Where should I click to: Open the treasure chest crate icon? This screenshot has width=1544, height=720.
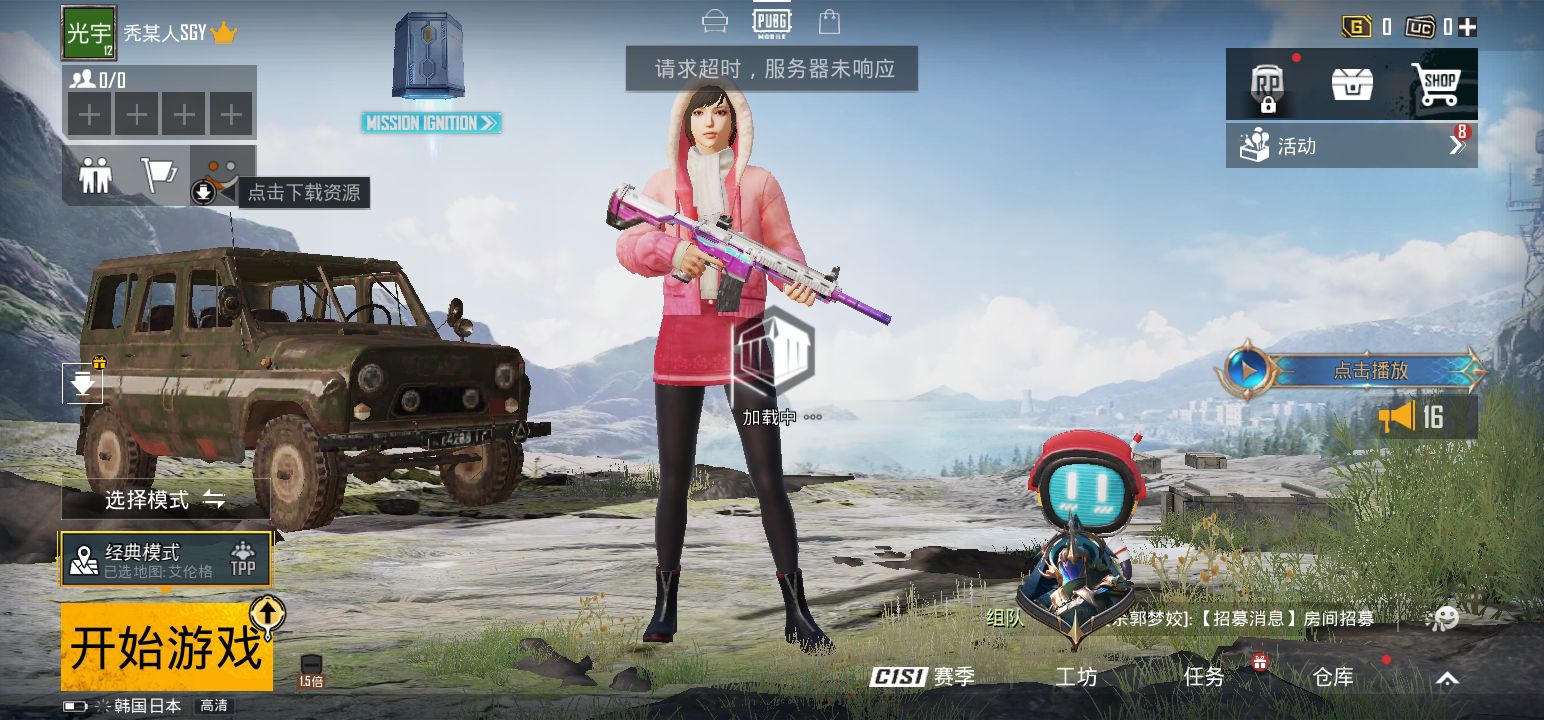pos(1352,84)
